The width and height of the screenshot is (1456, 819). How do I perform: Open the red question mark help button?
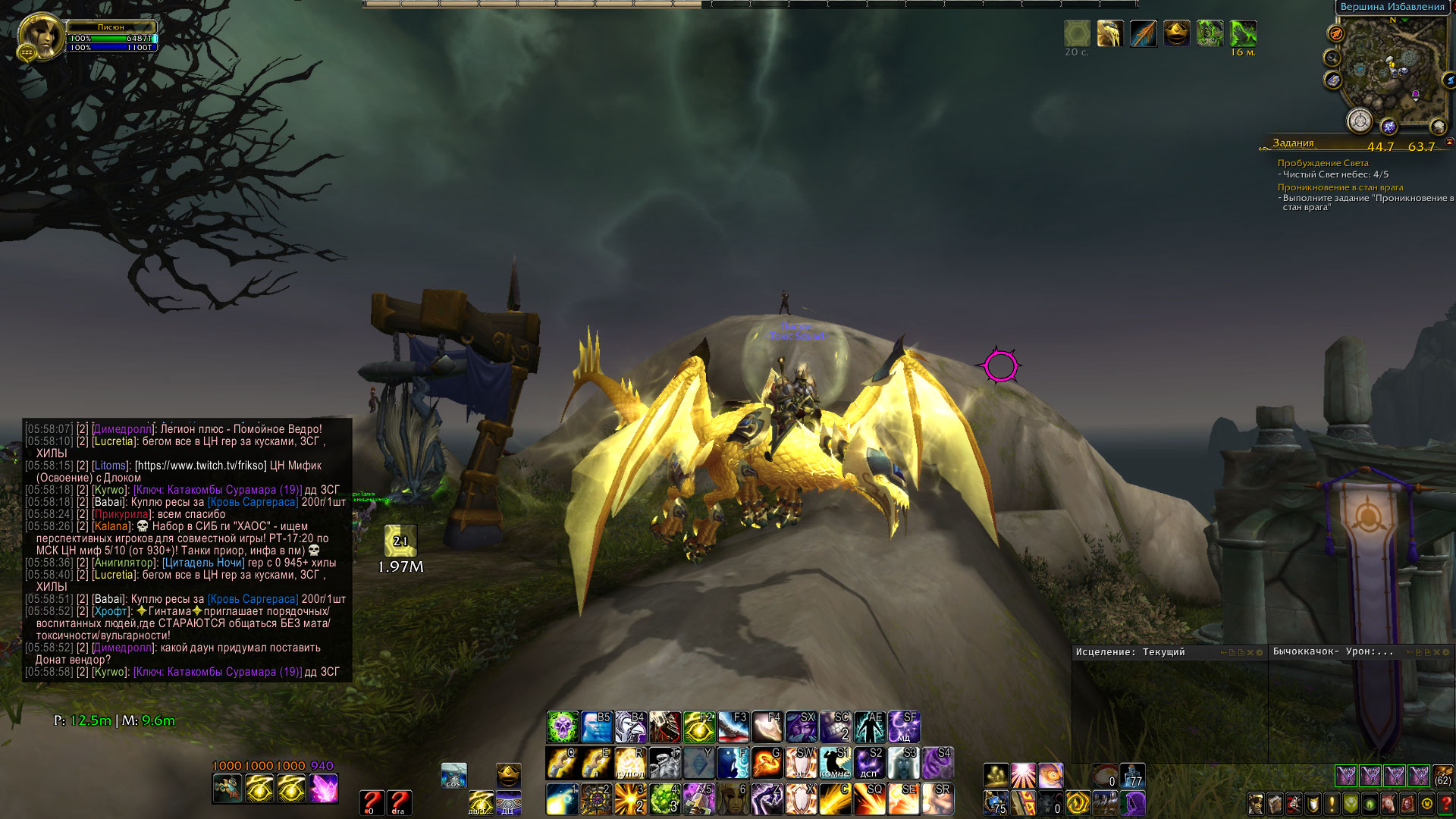click(x=1446, y=803)
